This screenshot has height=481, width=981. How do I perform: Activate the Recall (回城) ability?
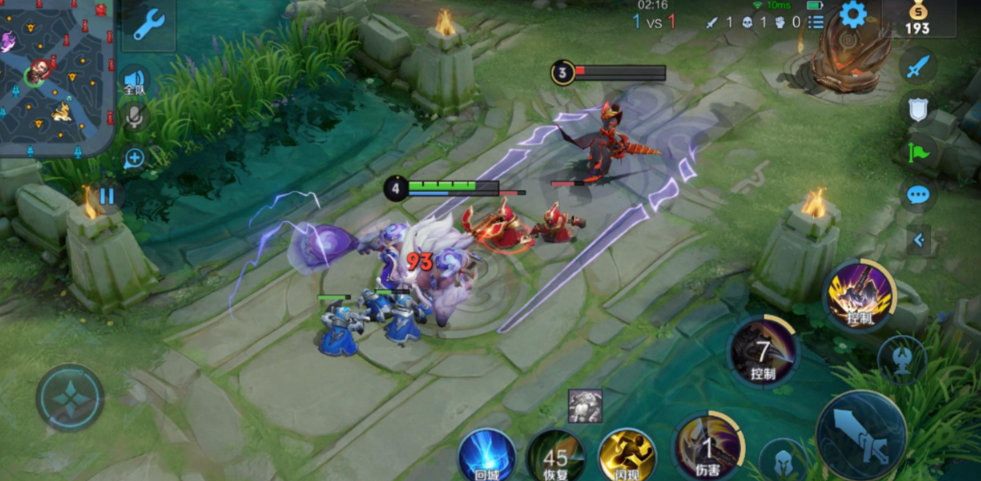coord(487,456)
